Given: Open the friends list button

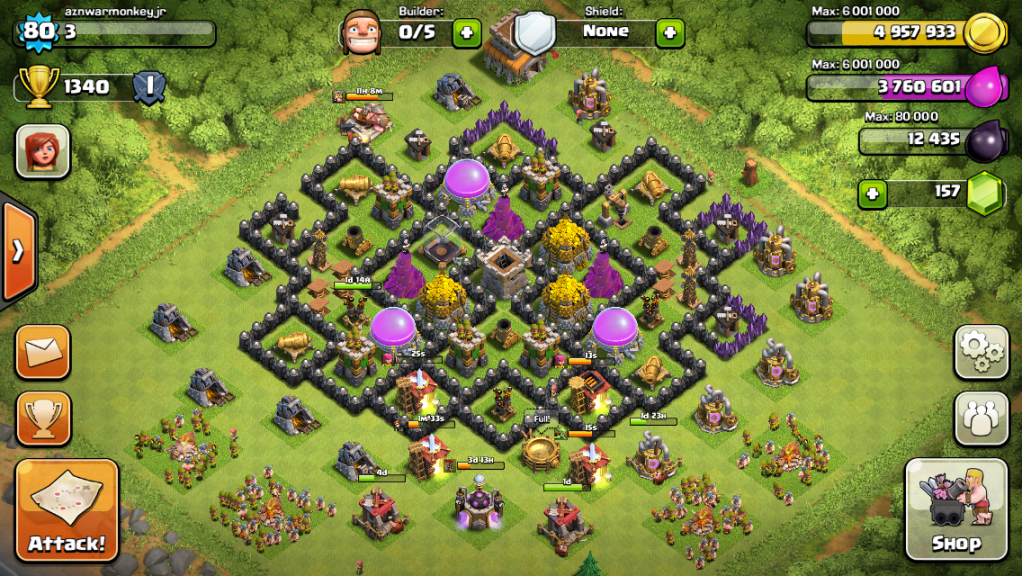Looking at the screenshot, I should (x=981, y=418).
